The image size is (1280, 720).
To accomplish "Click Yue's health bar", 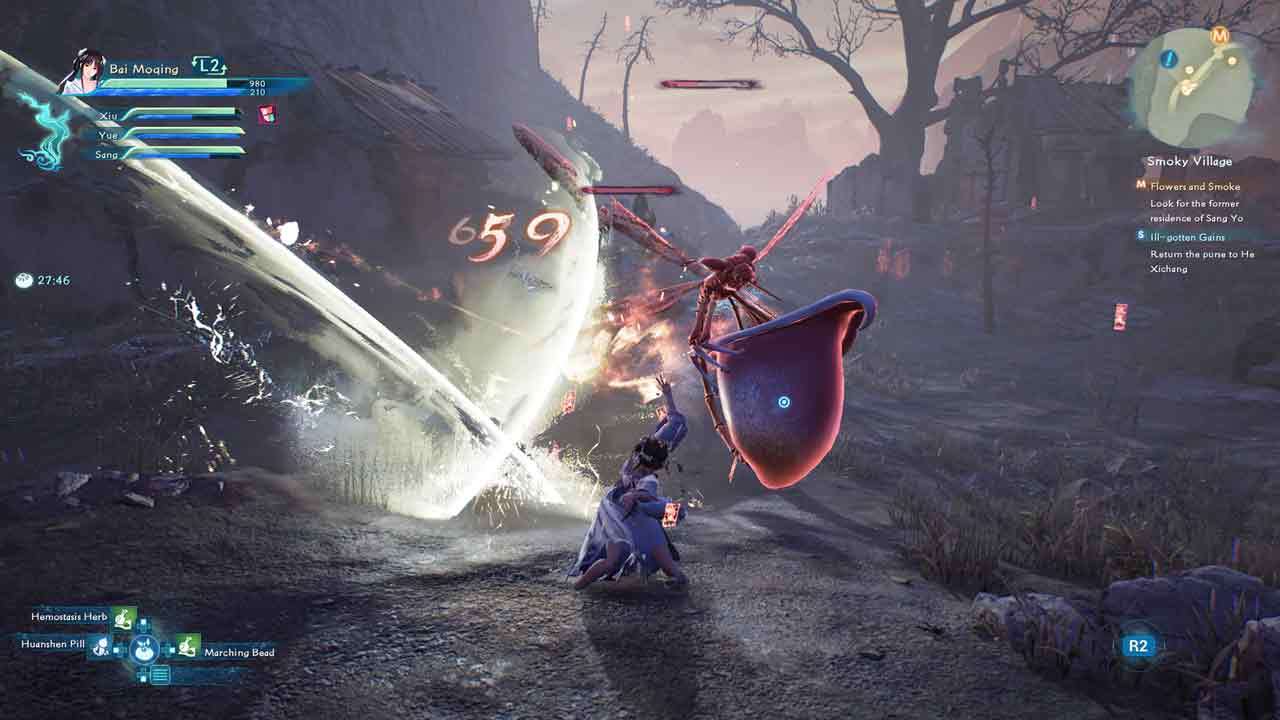I will (190, 133).
